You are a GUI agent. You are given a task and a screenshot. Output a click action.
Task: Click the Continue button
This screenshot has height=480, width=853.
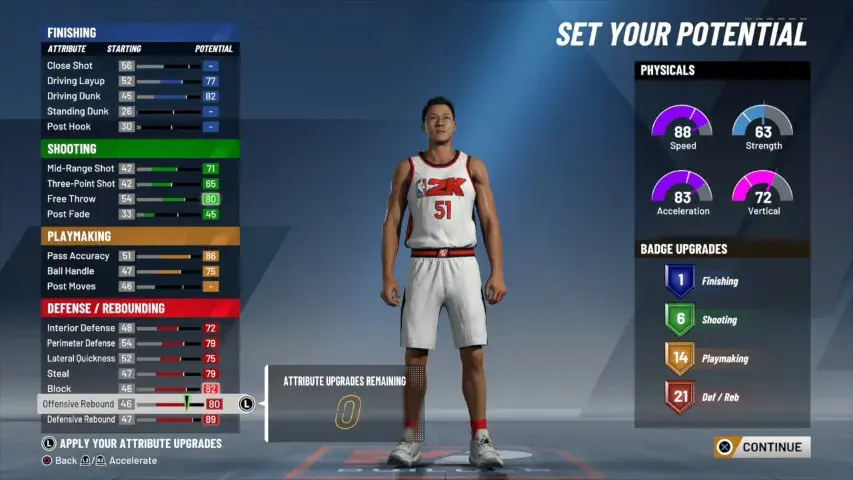tap(762, 447)
